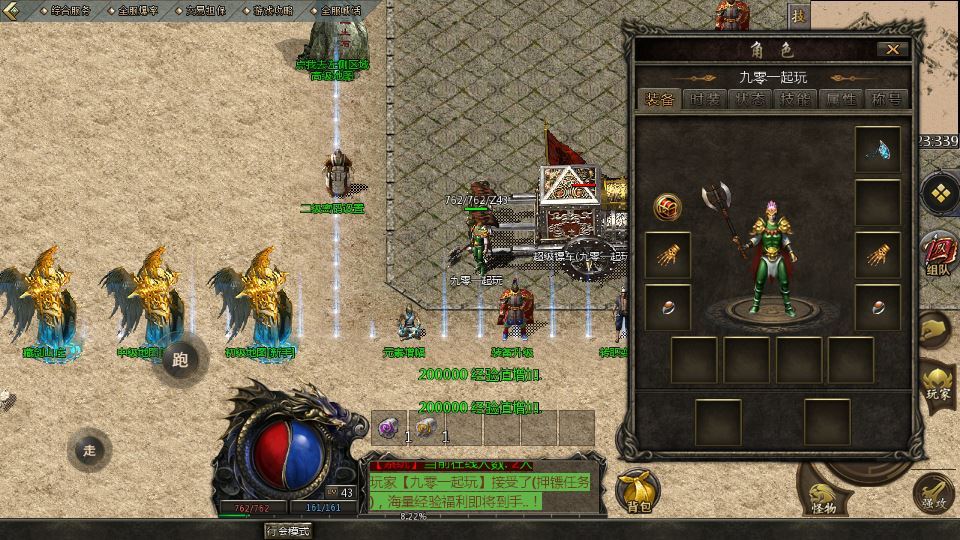This screenshot has height=540, width=960.
Task: Switch to the 称号 title tab
Action: [x=886, y=99]
